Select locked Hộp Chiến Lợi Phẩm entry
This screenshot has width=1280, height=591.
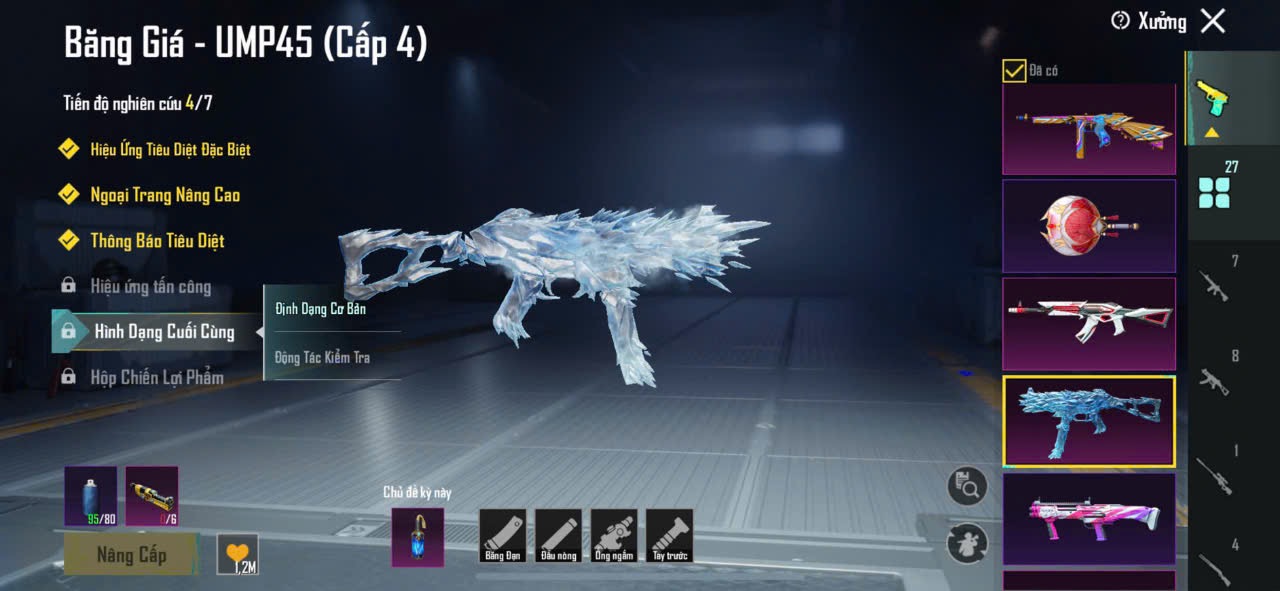(157, 377)
